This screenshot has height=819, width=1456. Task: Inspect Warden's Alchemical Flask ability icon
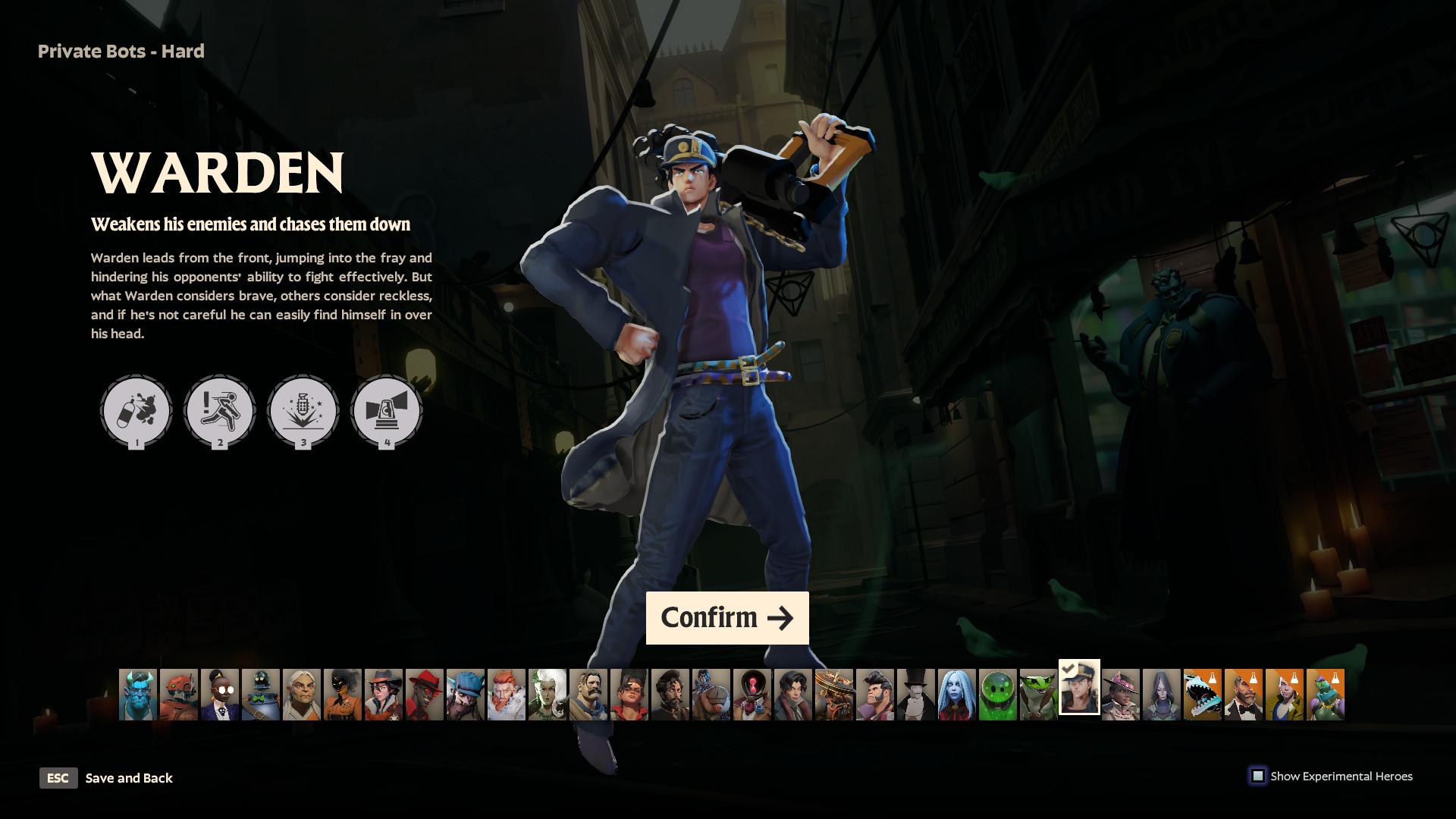(x=136, y=411)
